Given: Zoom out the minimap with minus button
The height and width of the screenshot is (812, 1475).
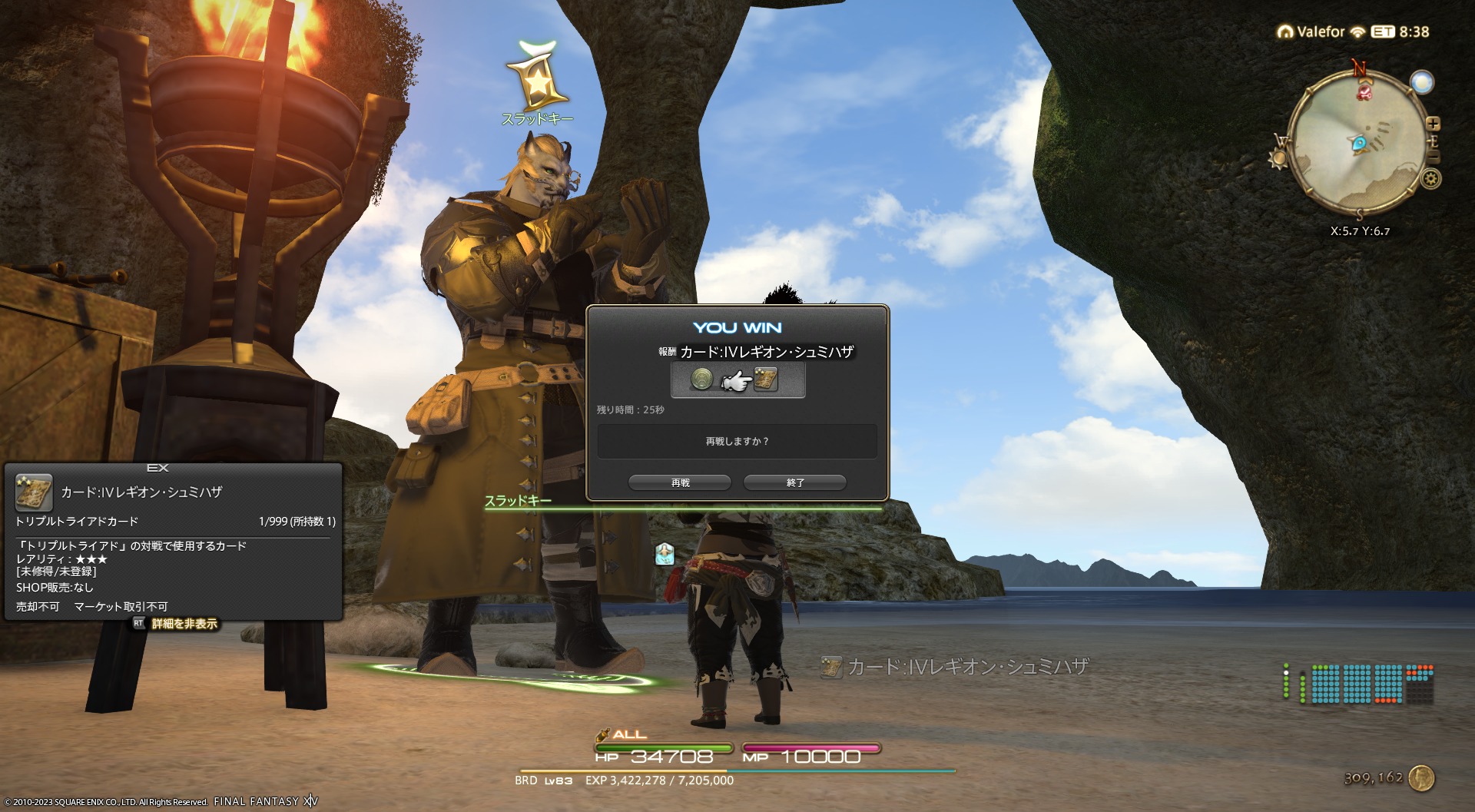Looking at the screenshot, I should (x=1433, y=157).
